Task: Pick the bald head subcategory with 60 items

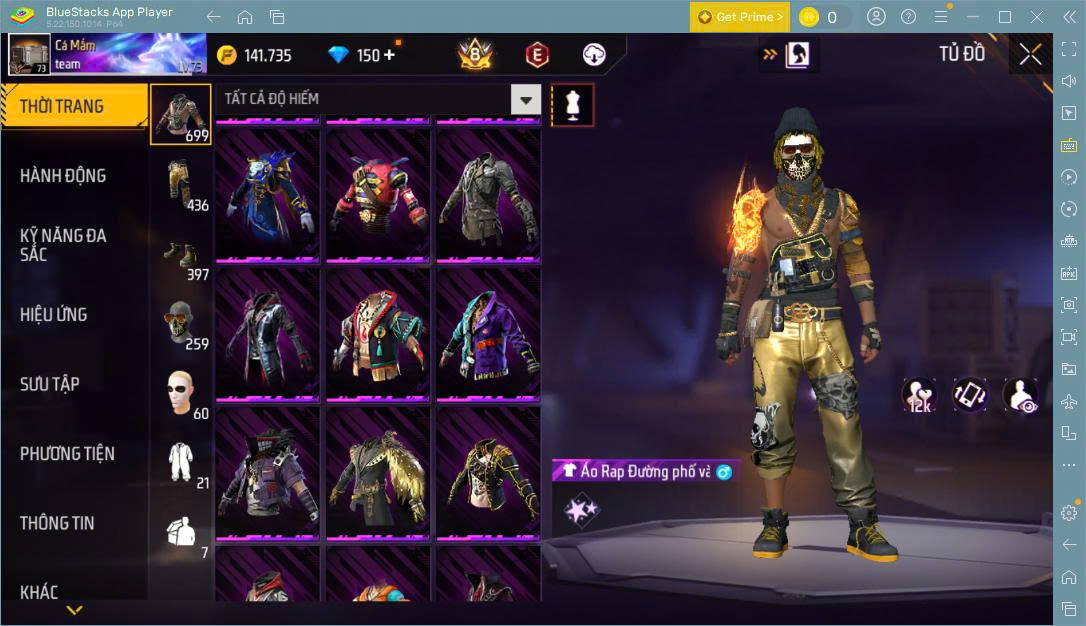Action: click(181, 393)
